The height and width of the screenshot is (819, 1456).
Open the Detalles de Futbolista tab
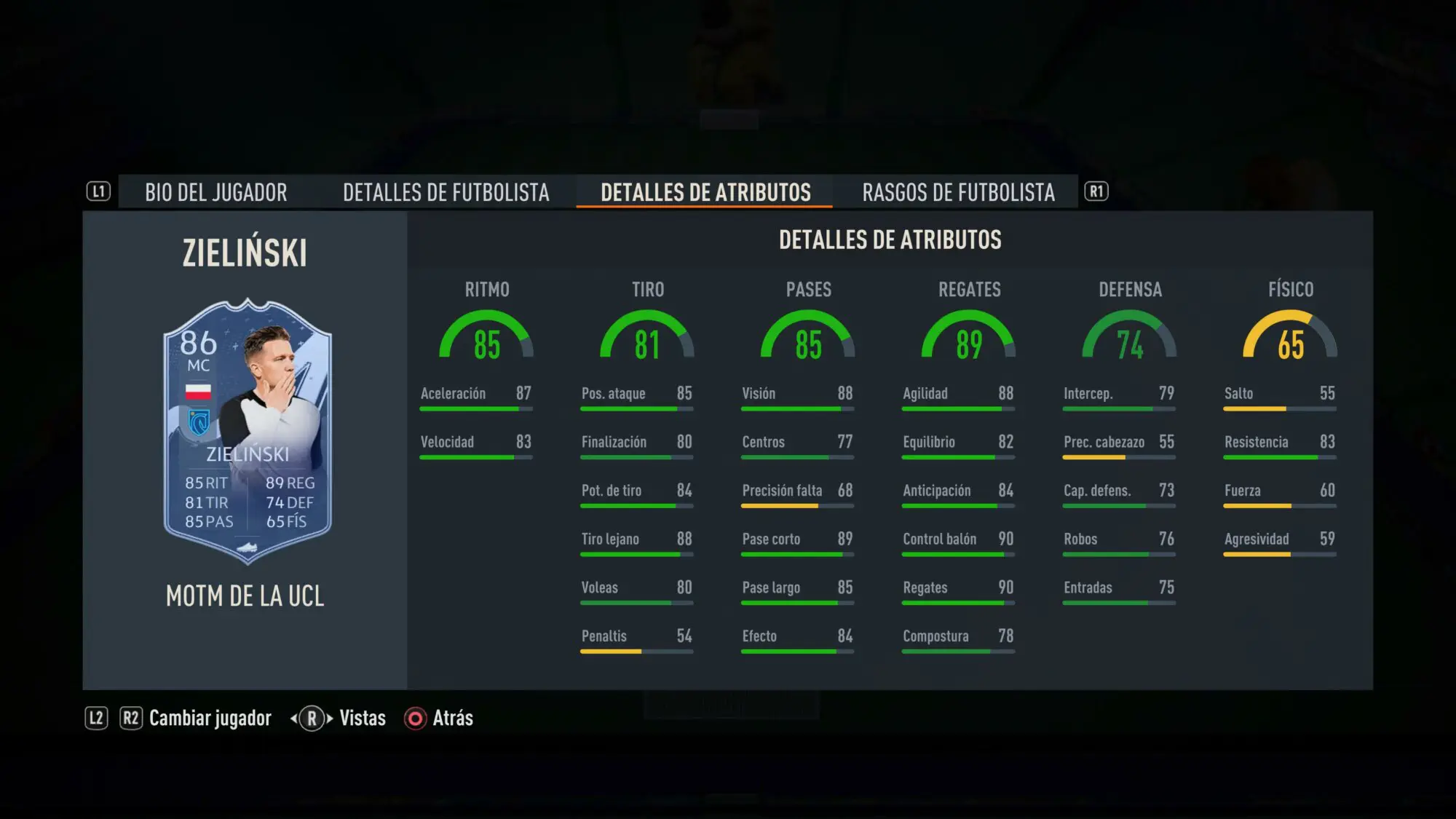(x=446, y=192)
